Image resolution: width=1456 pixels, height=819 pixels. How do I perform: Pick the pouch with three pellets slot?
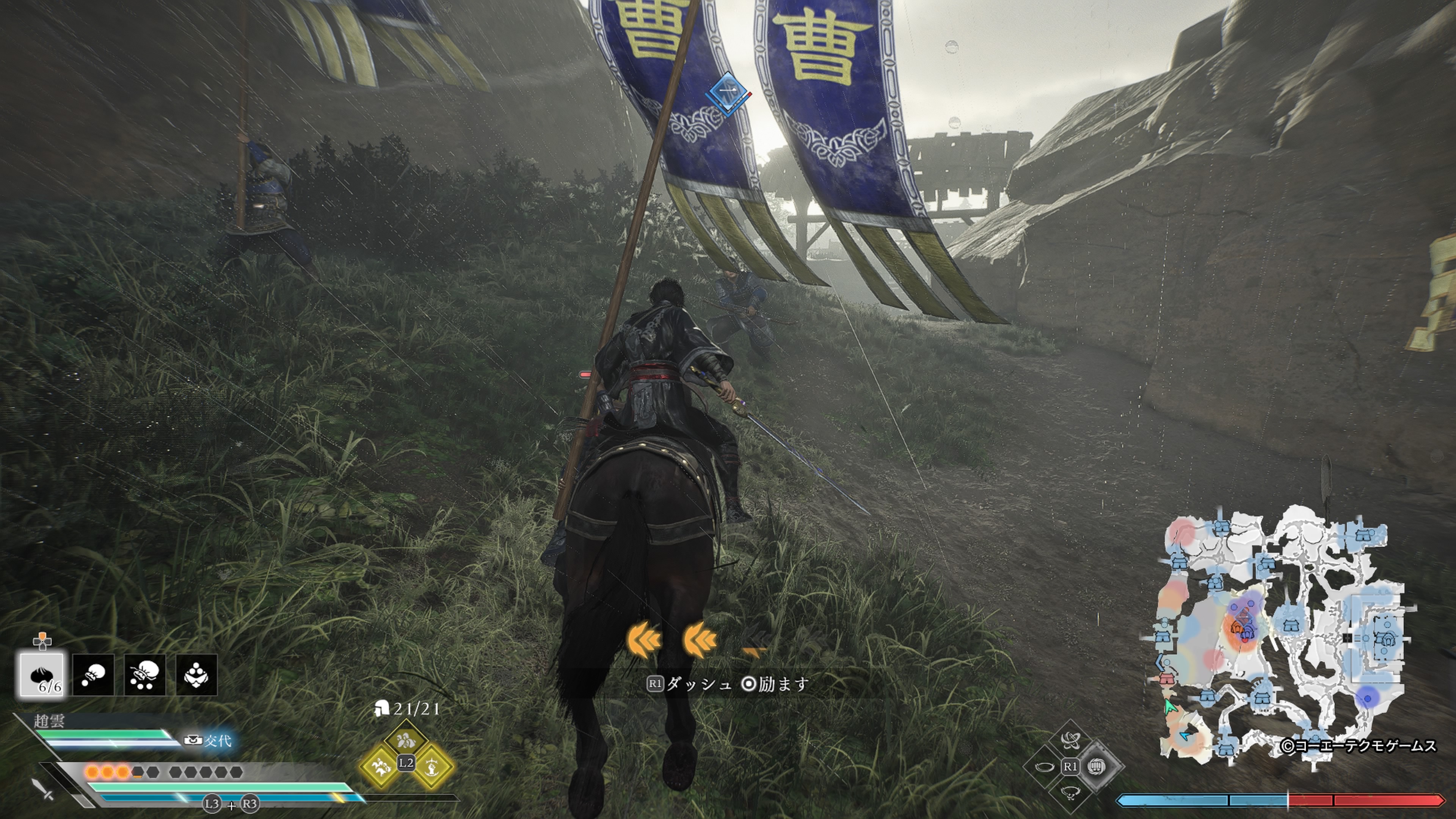(145, 674)
